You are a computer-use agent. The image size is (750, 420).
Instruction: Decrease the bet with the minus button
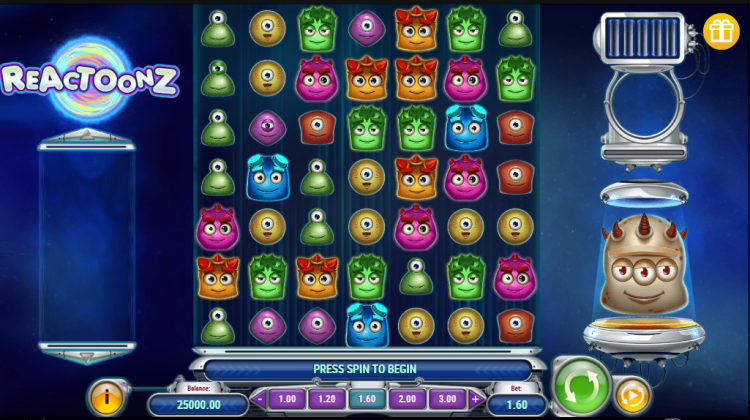260,398
